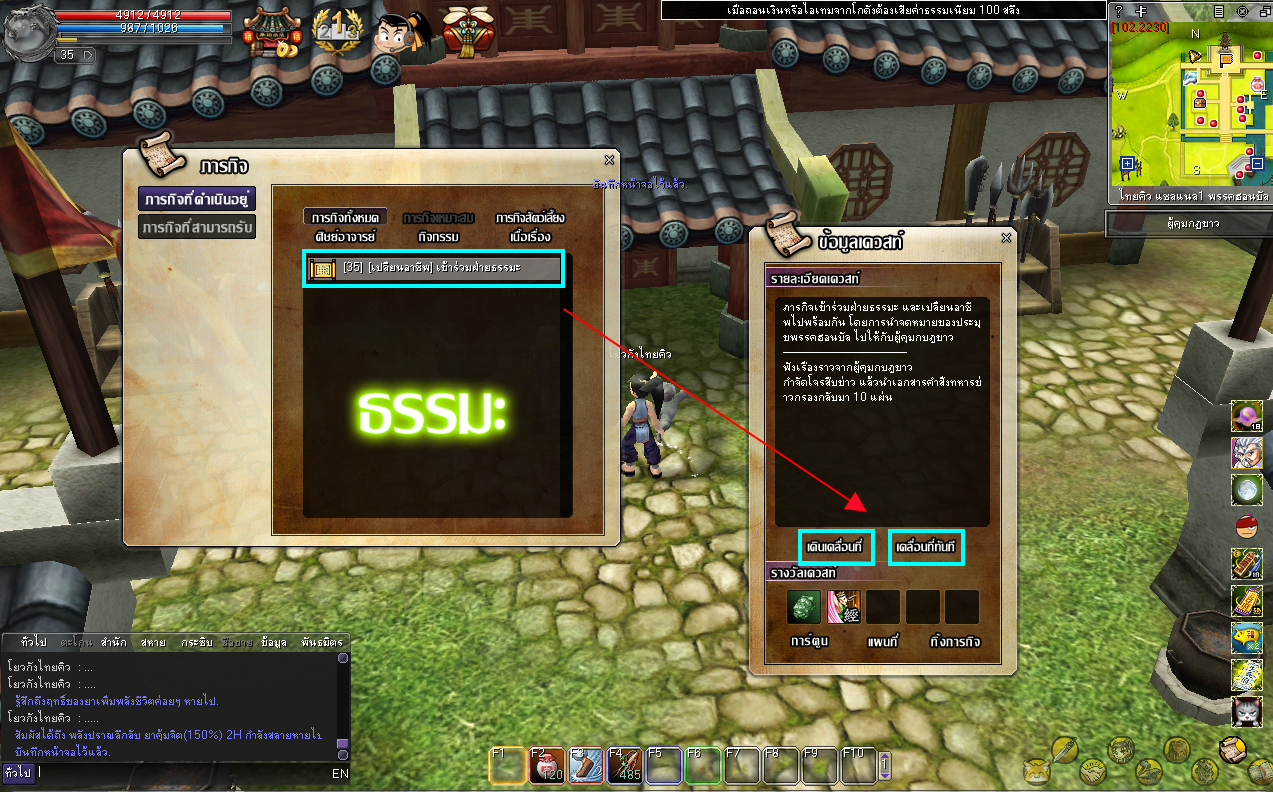The height and width of the screenshot is (792, 1273).
Task: Click the เดินเคลื่อนที่ walk-to button
Action: tap(837, 548)
